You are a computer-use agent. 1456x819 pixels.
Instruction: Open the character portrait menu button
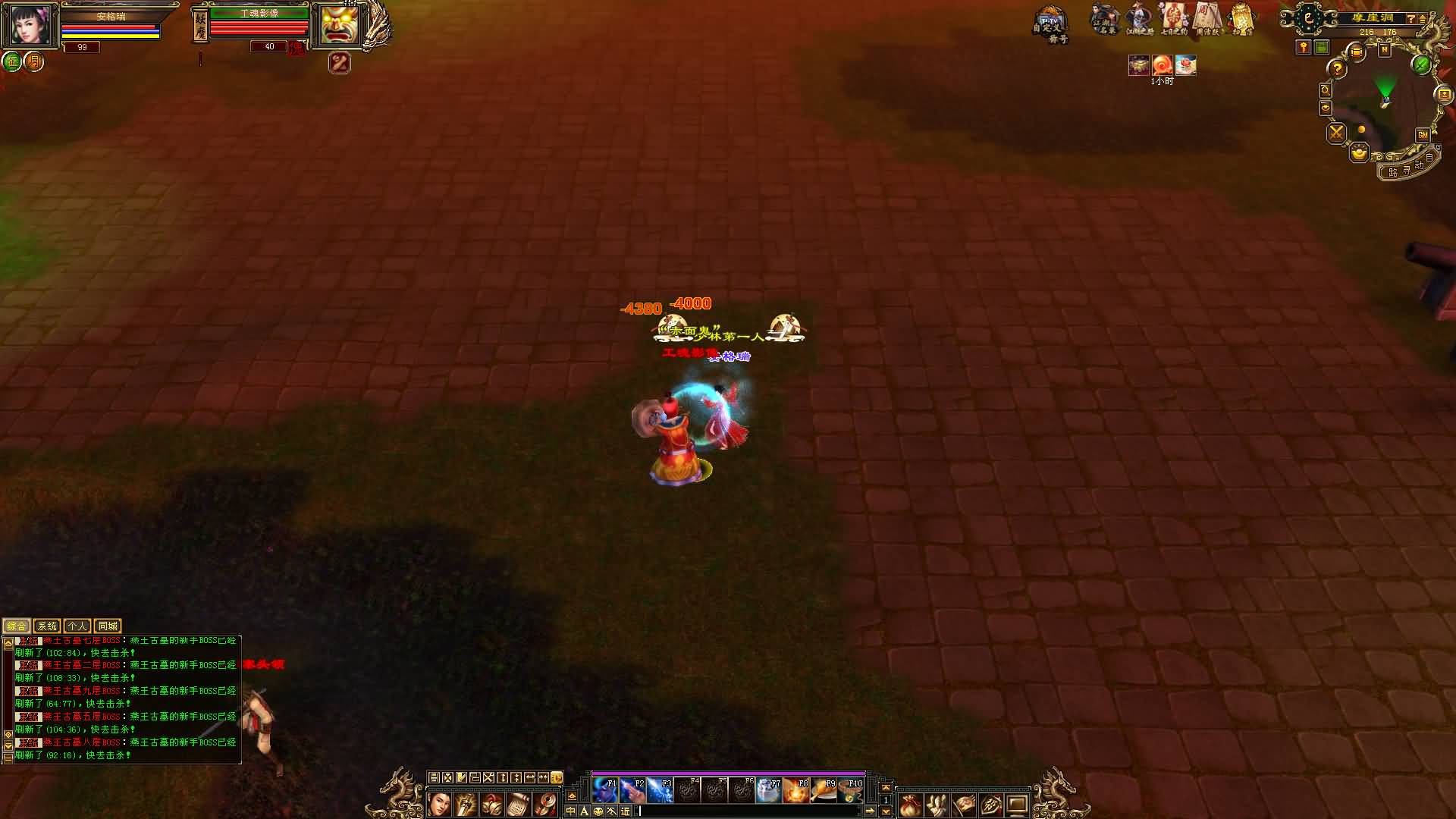[x=439, y=804]
